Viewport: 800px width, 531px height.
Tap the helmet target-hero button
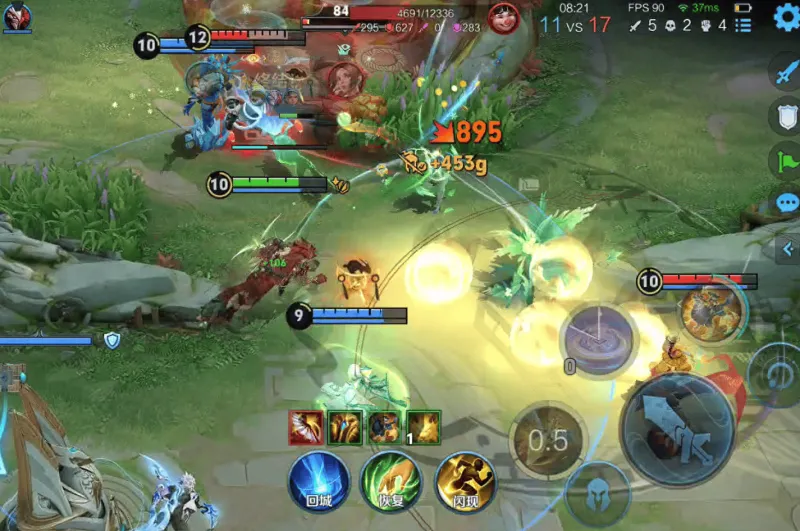pyautogui.click(x=597, y=496)
